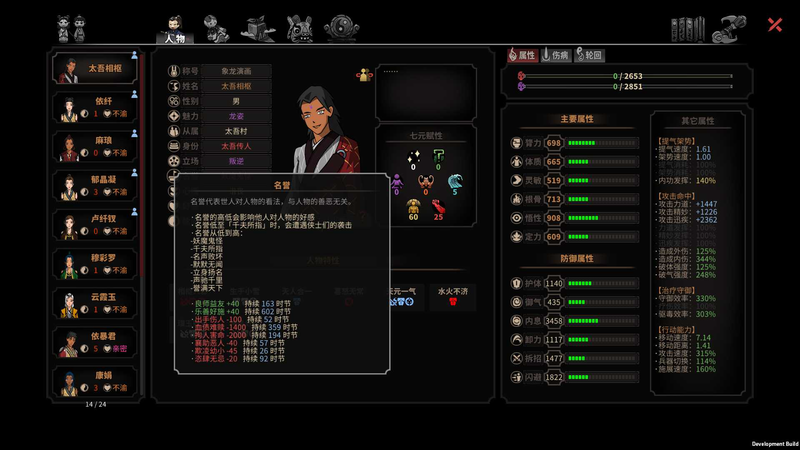Open the 轮回 (Reincarnation) tab
This screenshot has width=800, height=450.
tap(590, 56)
